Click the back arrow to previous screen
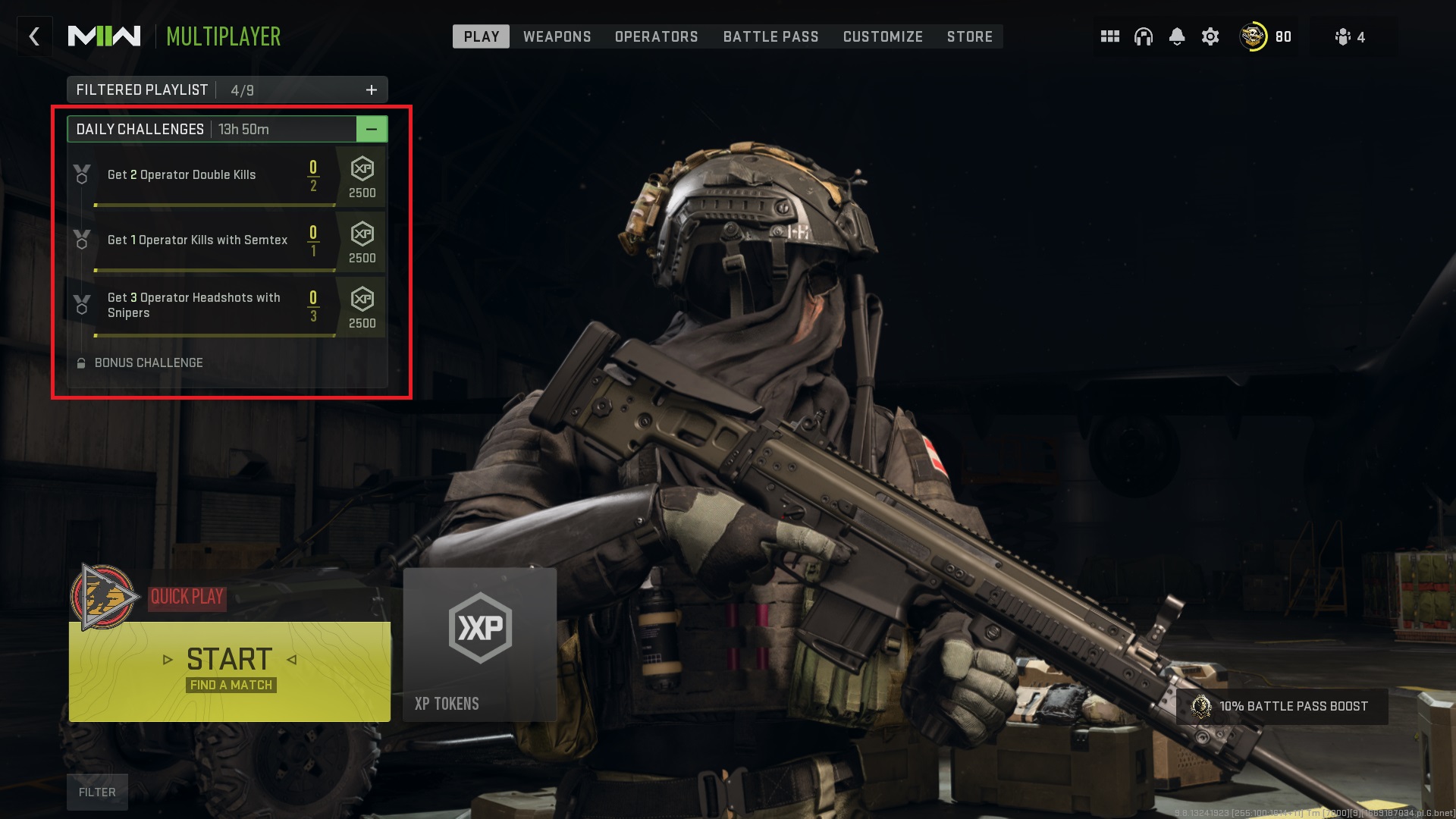This screenshot has width=1456, height=819. click(x=34, y=36)
